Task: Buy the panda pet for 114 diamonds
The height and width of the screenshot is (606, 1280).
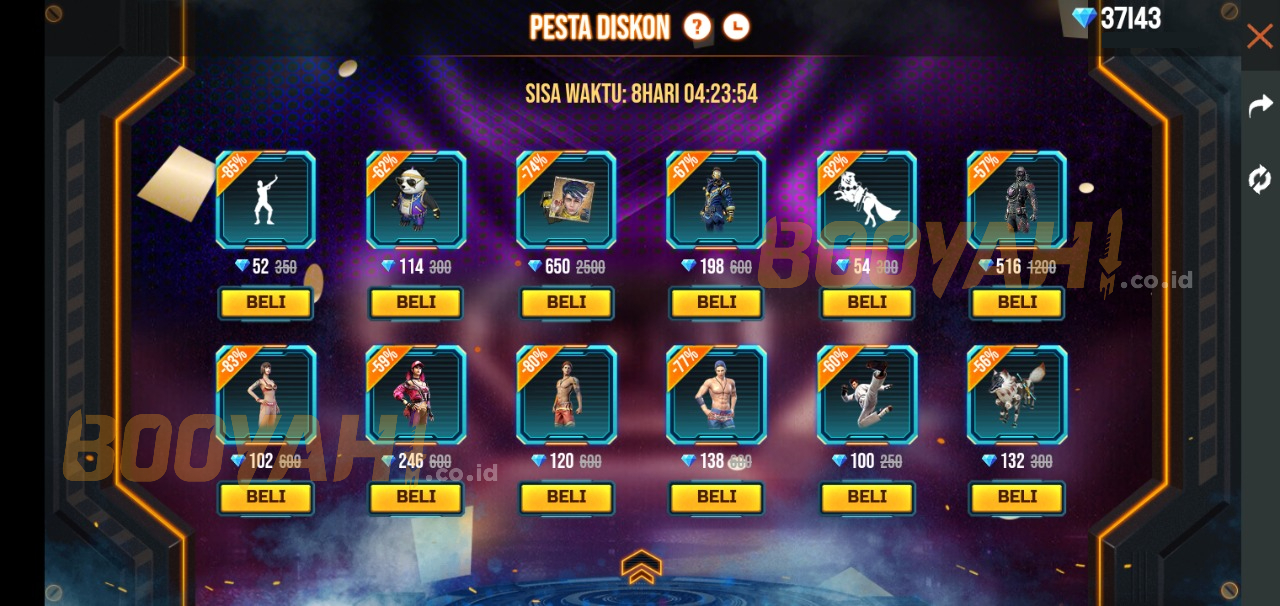Action: (416, 302)
